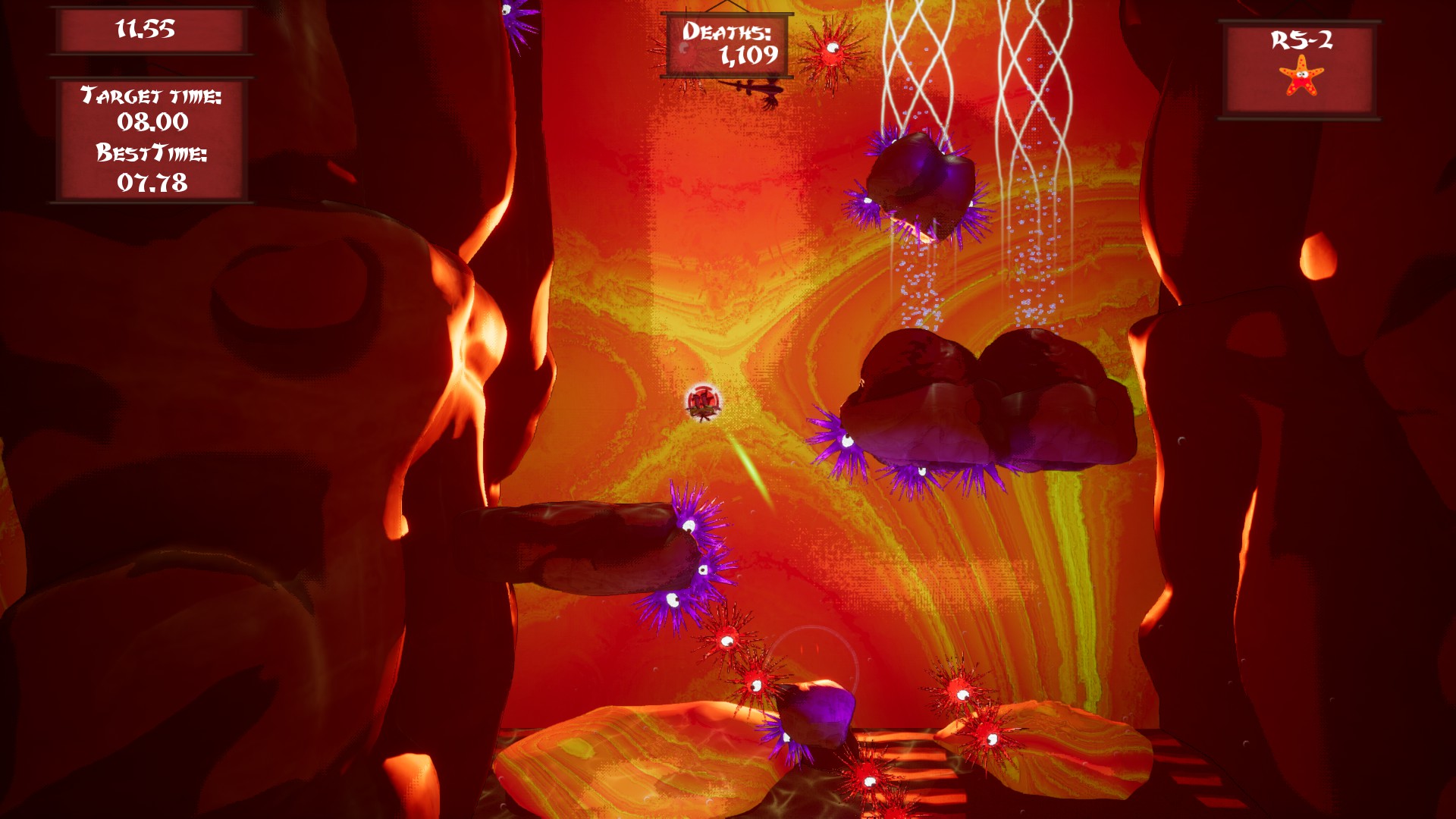
Task: Toggle the Deaths counter display panel
Action: 726,45
